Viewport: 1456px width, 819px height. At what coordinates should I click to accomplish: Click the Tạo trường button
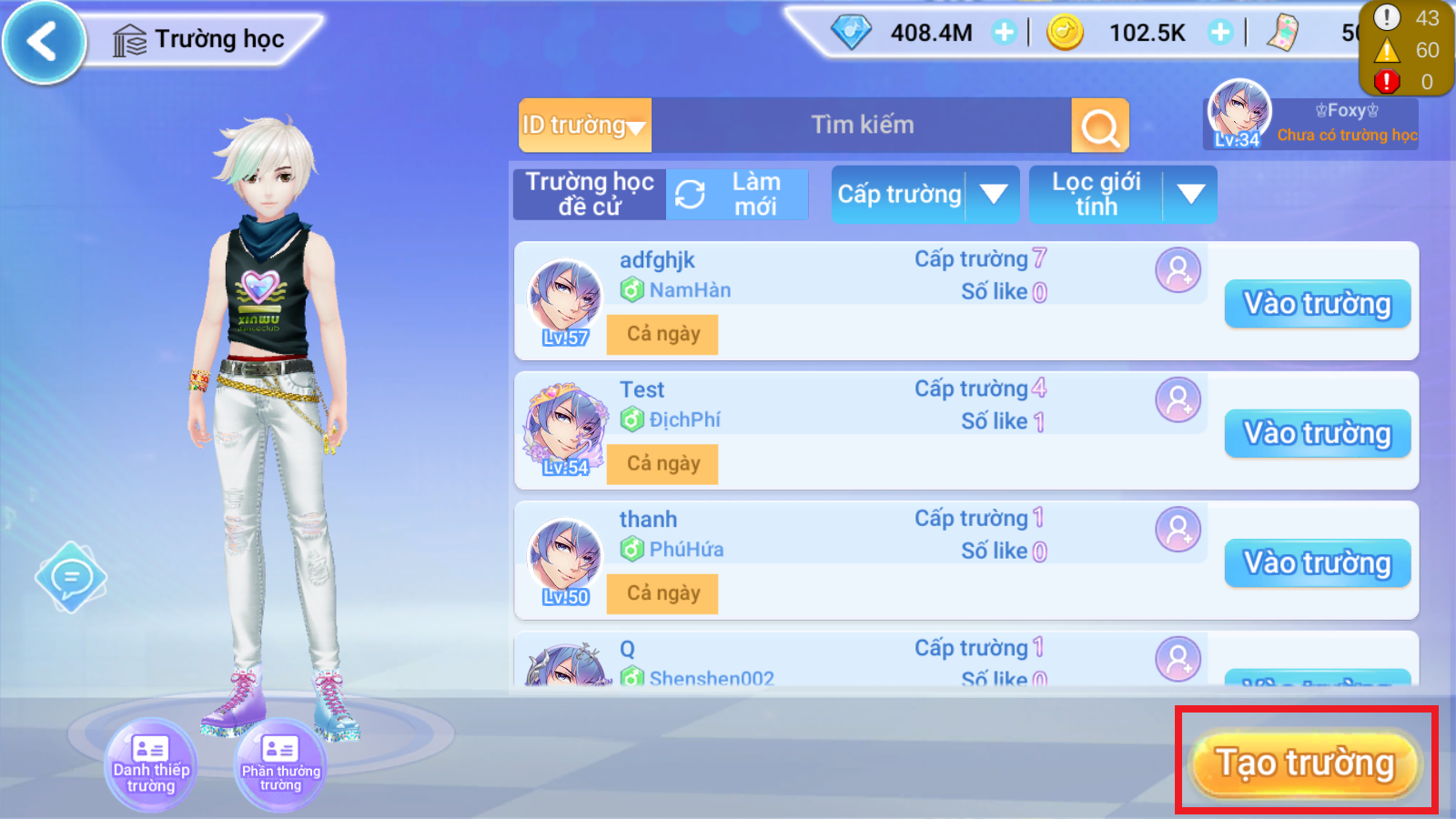pyautogui.click(x=1306, y=763)
